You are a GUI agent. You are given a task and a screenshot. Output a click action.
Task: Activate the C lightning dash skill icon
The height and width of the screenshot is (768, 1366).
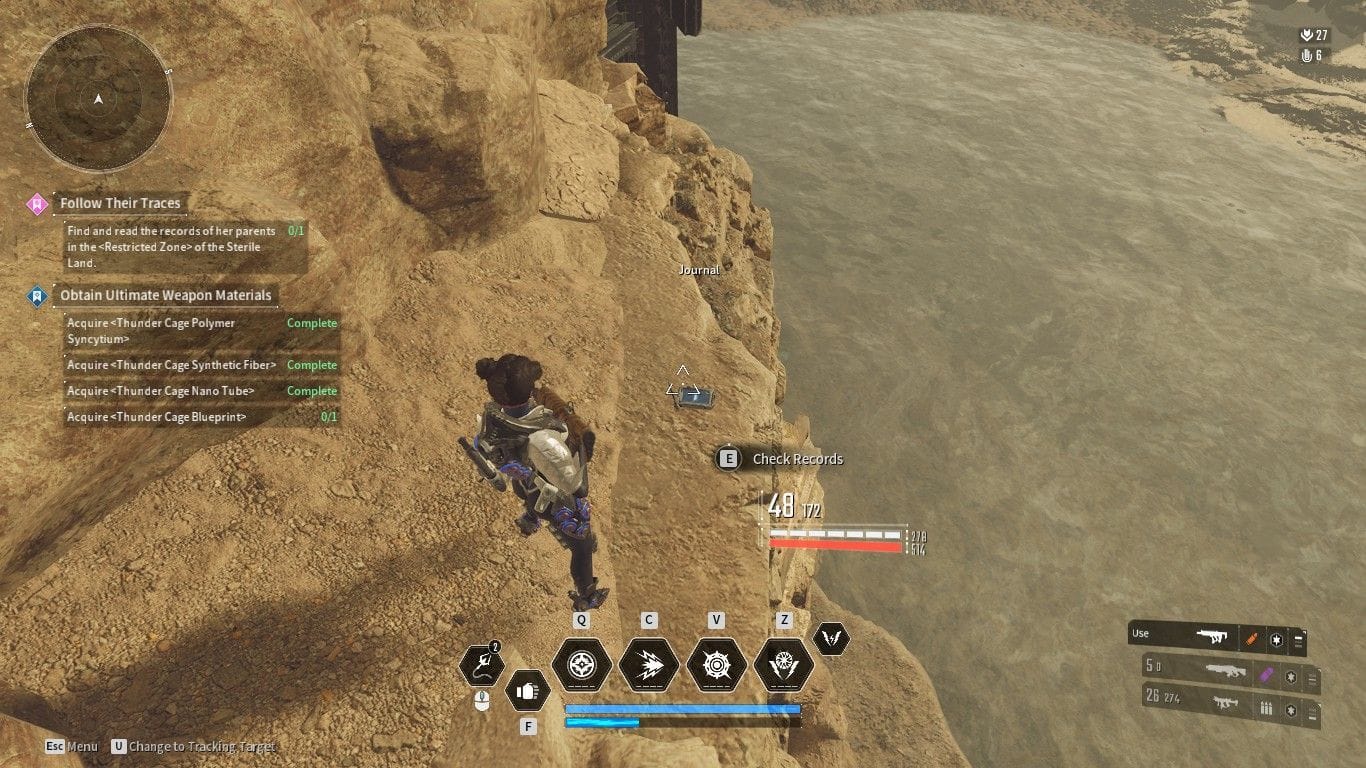648,665
